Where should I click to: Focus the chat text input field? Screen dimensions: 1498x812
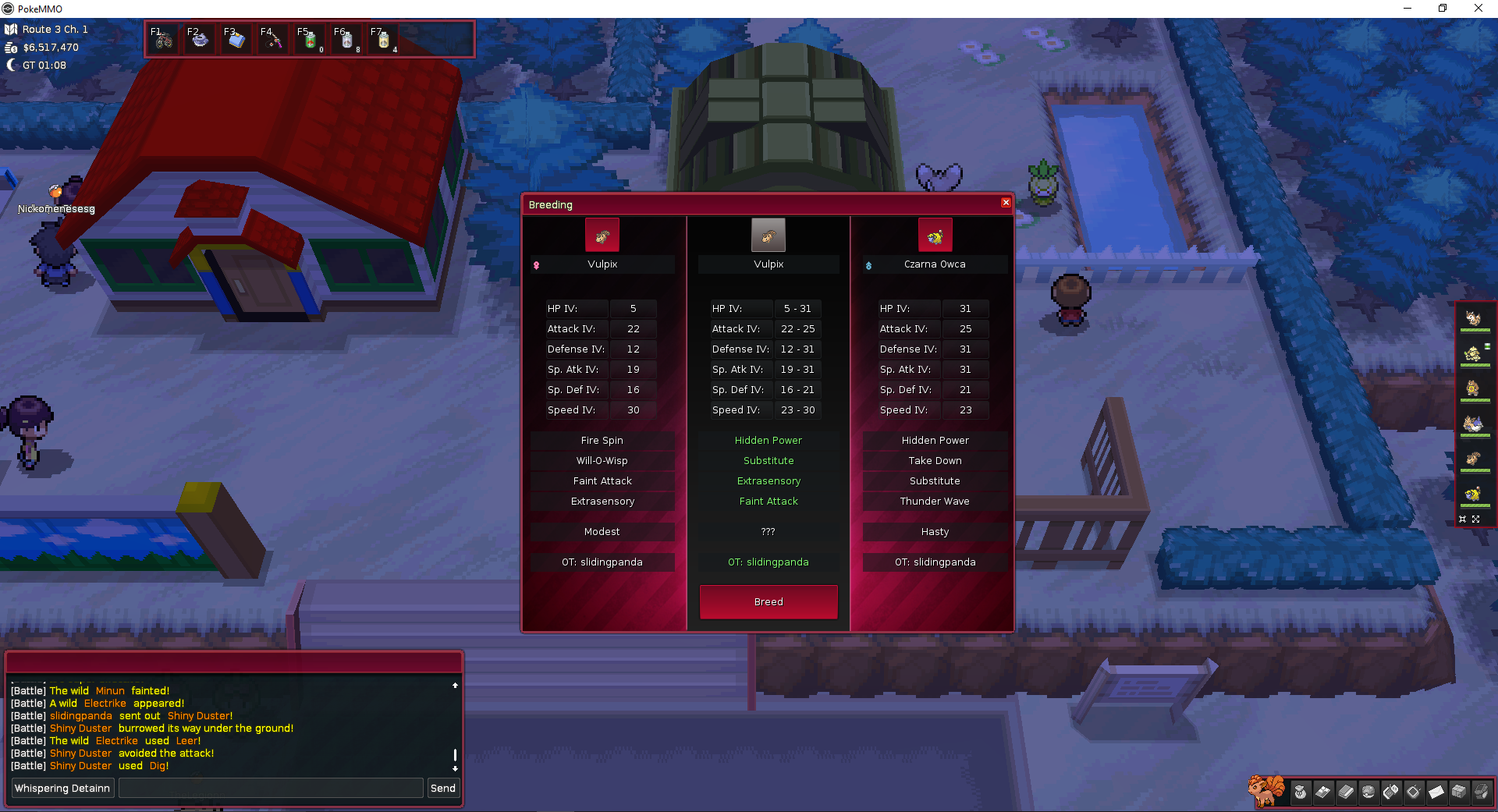pyautogui.click(x=270, y=788)
